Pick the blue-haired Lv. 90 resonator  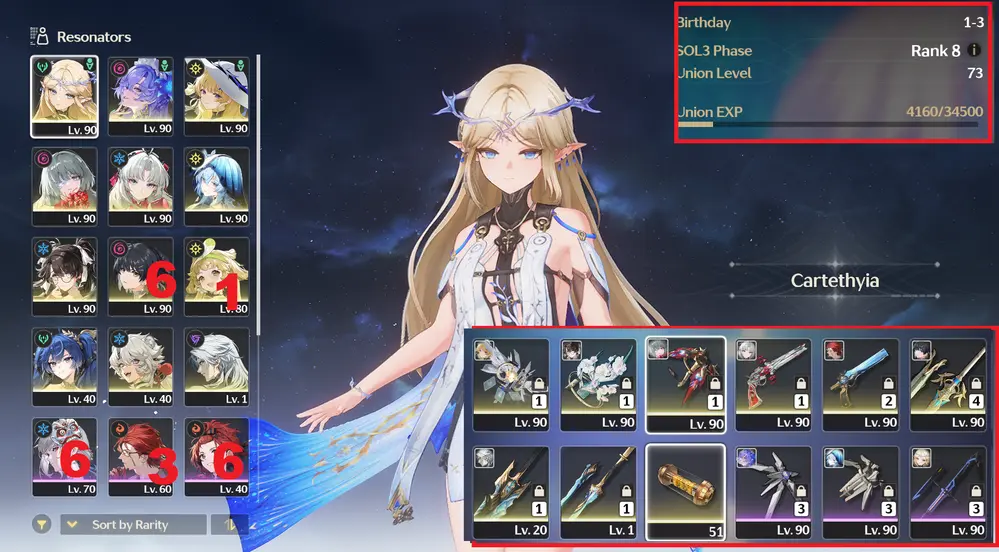[216, 185]
